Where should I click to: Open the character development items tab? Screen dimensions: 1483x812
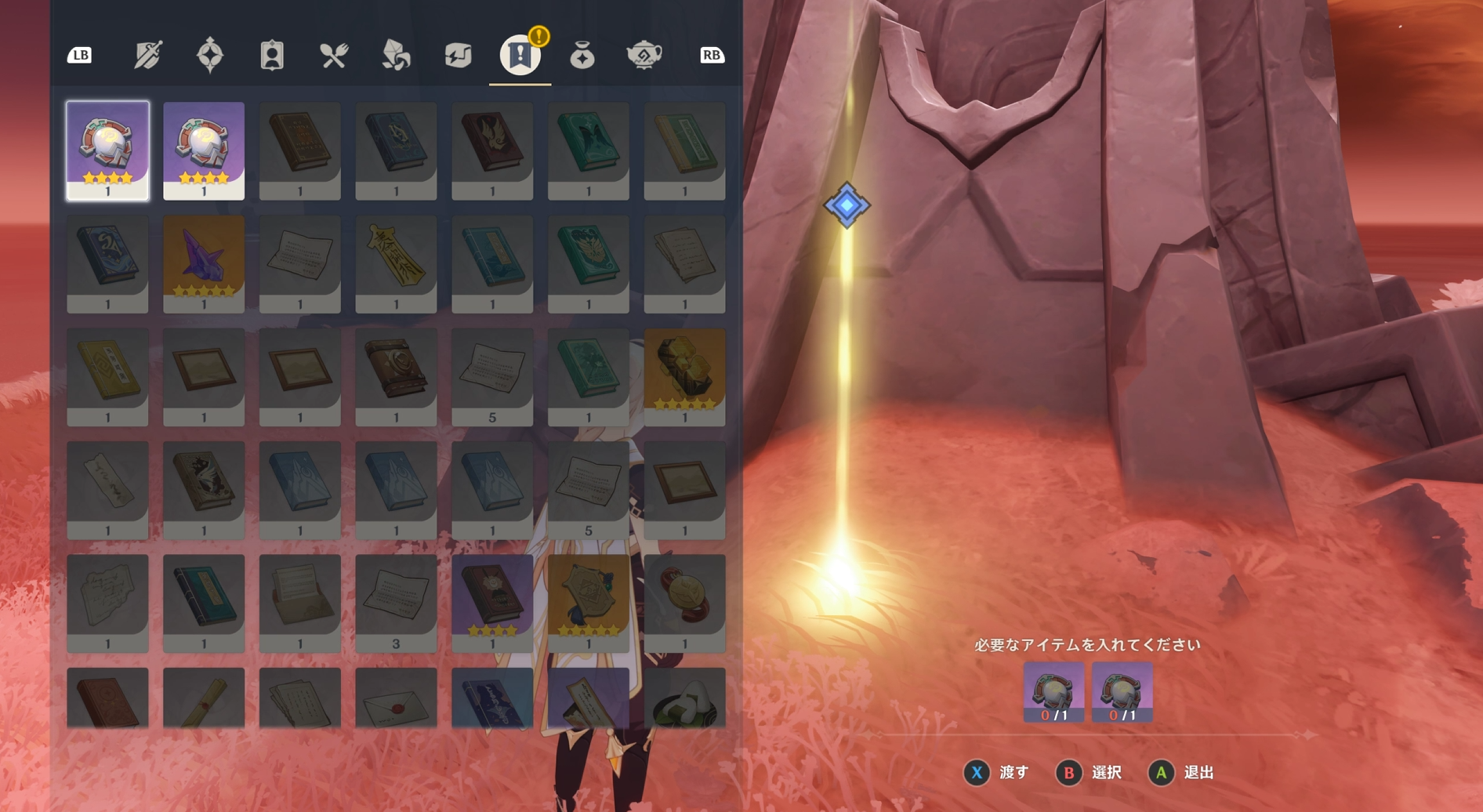[270, 55]
